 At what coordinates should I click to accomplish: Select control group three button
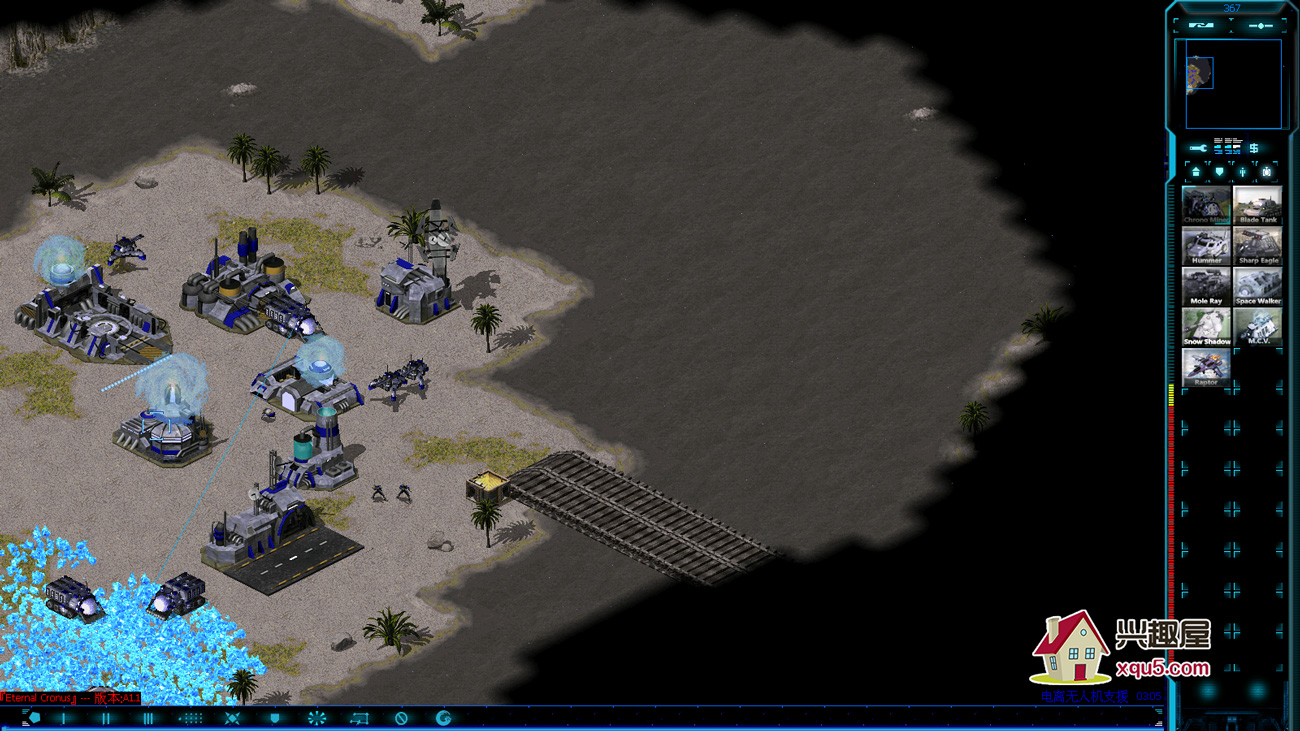coord(148,718)
